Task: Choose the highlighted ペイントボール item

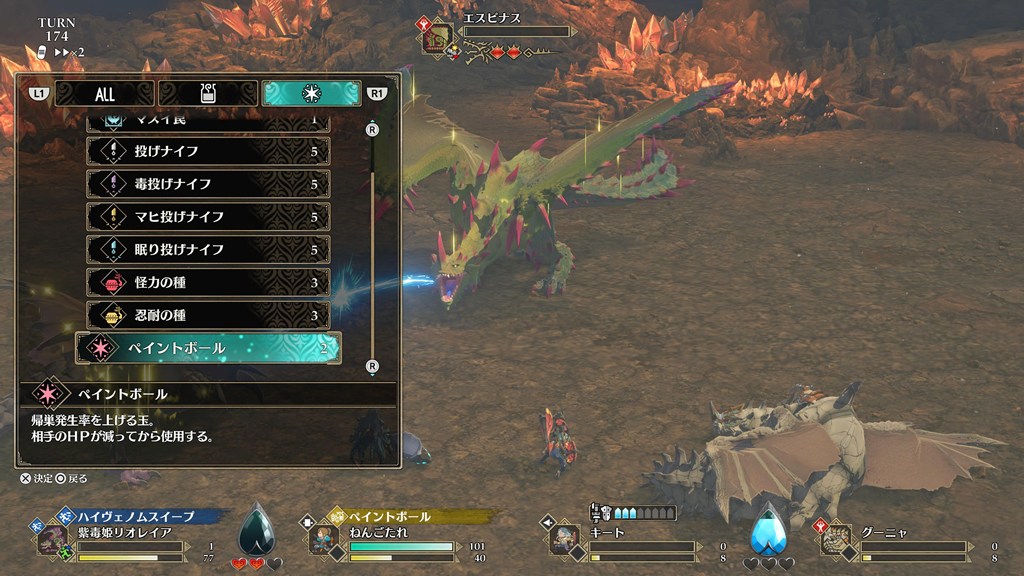Action: (x=209, y=348)
